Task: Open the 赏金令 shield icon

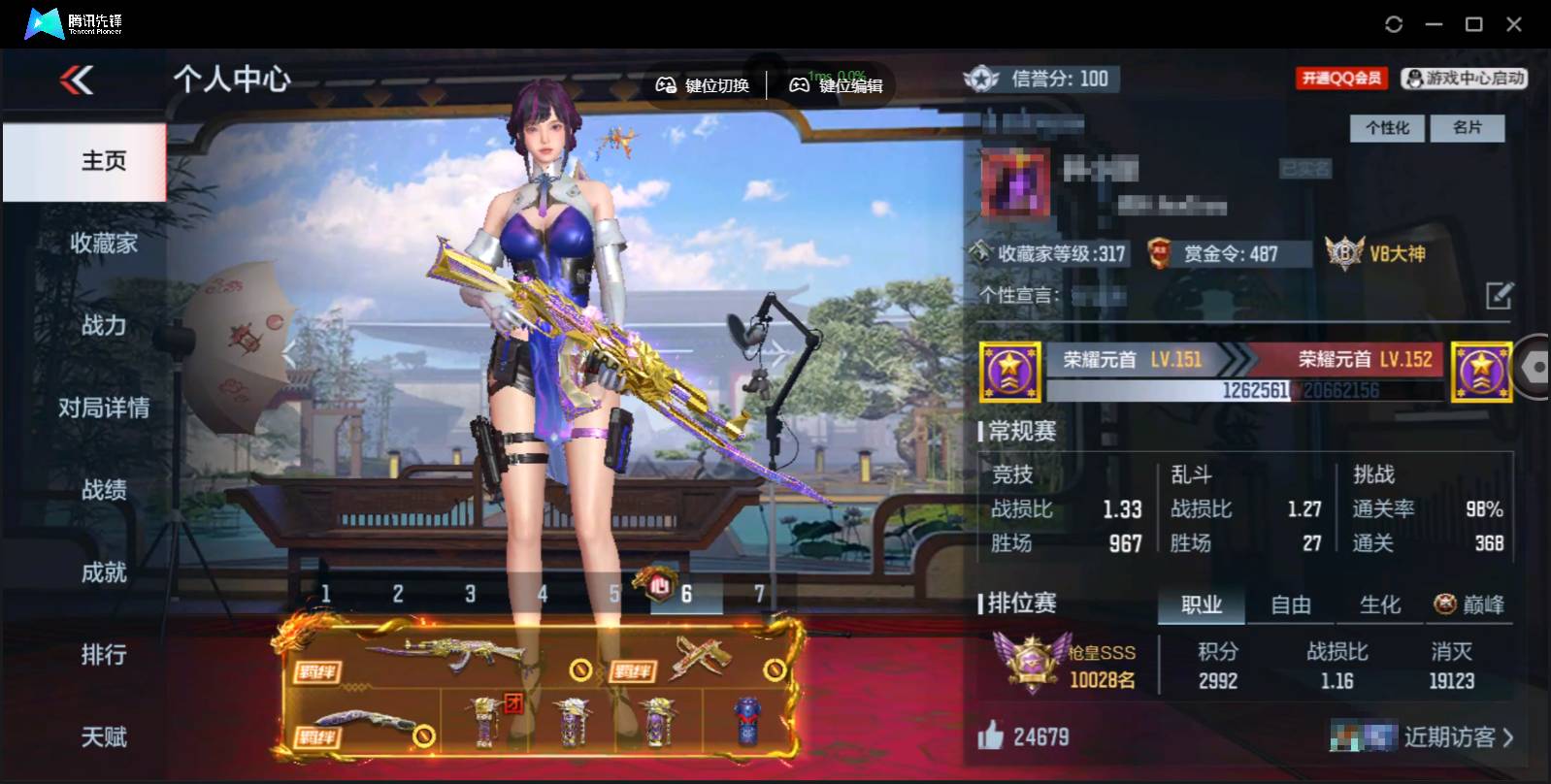Action: [1161, 253]
